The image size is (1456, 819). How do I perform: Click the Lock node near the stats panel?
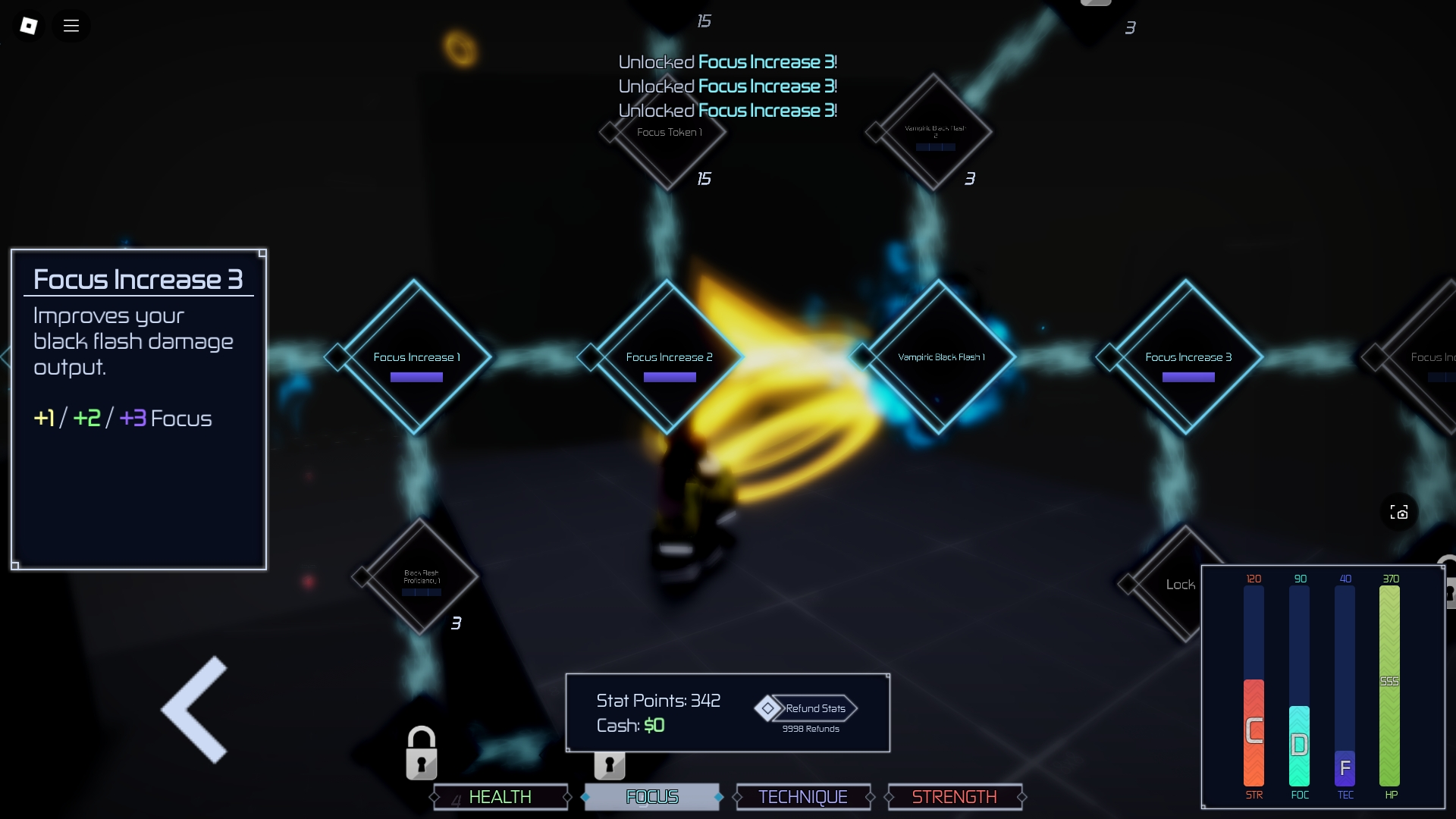coord(1180,584)
